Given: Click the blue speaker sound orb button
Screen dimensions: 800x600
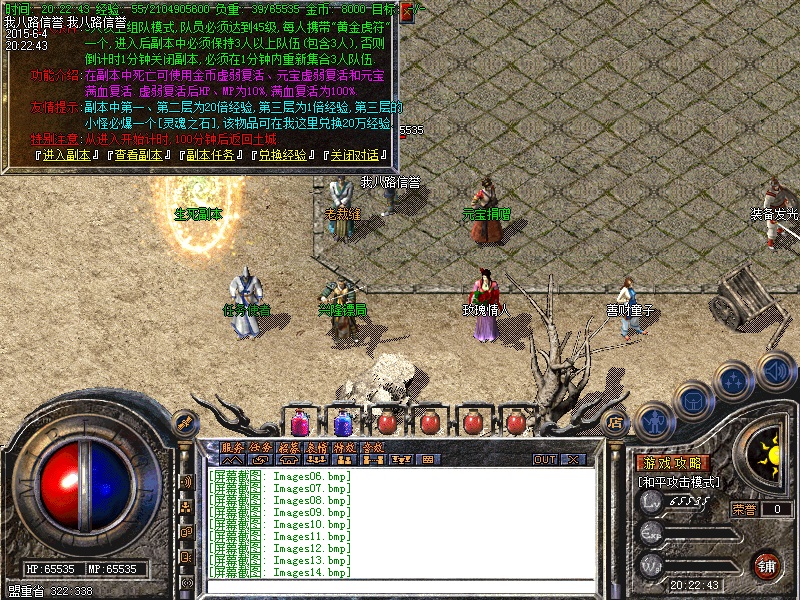Looking at the screenshot, I should [x=775, y=371].
